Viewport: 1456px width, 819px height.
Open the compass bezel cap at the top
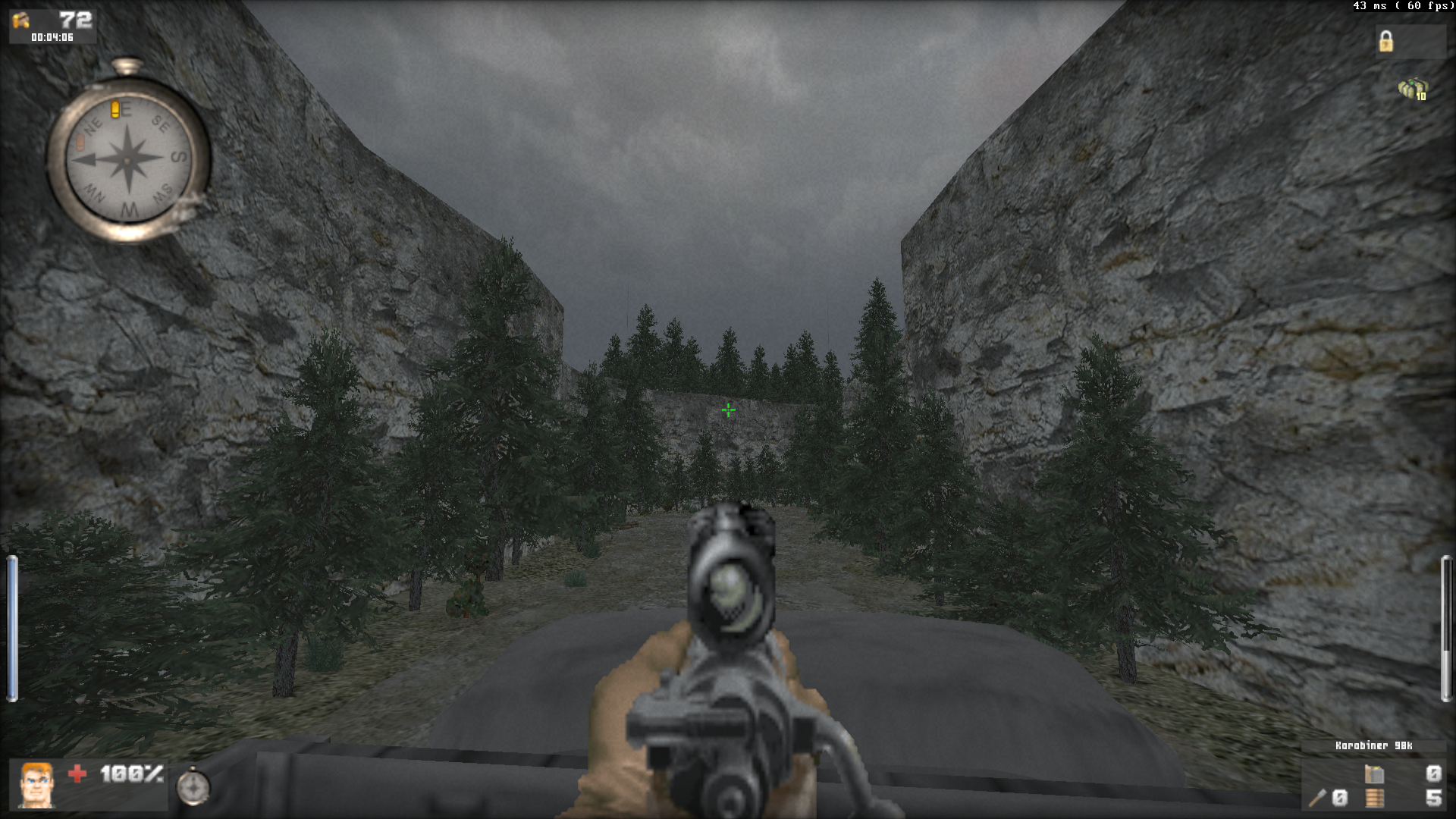click(x=127, y=64)
